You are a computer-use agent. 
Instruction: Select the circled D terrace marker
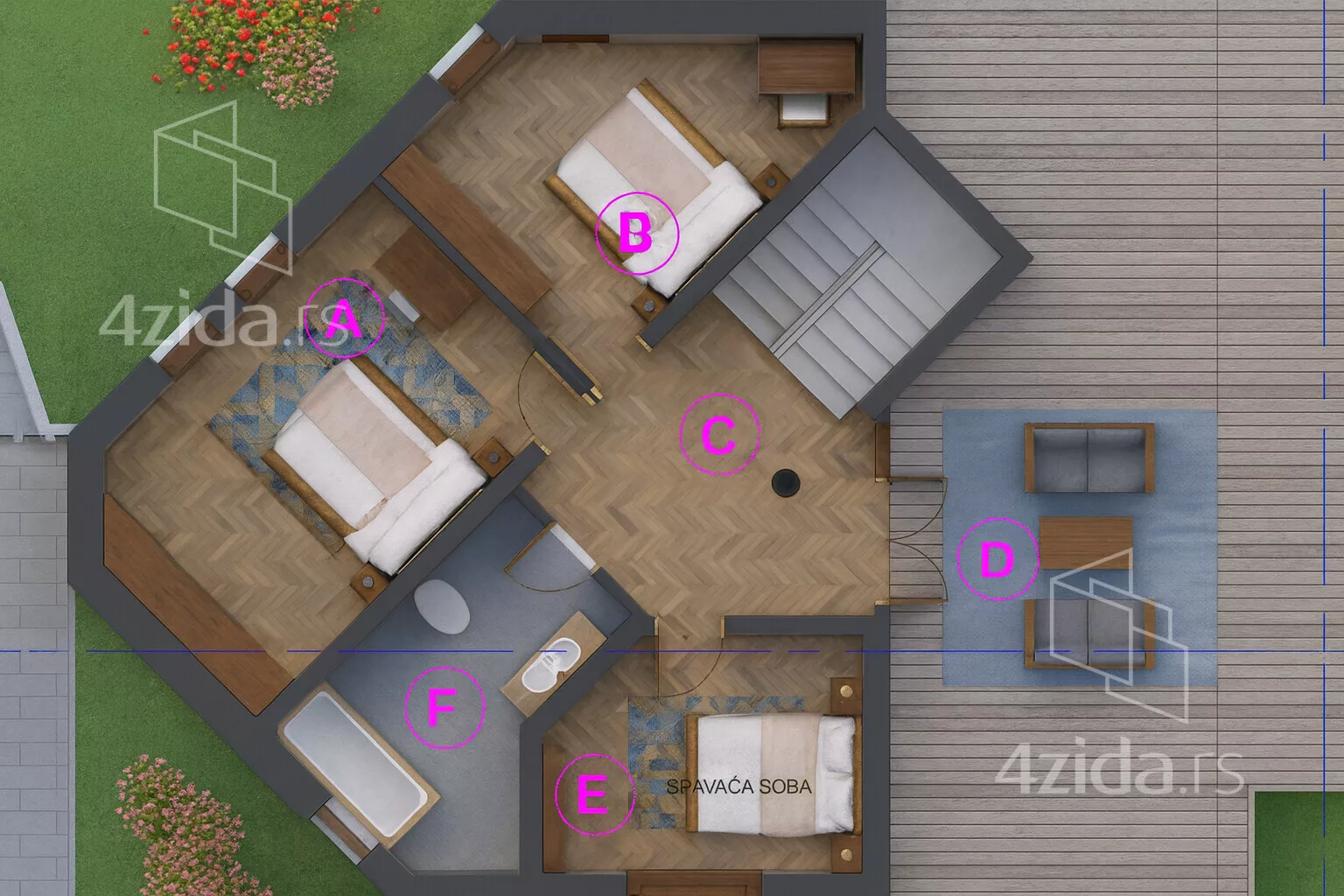[x=996, y=560]
